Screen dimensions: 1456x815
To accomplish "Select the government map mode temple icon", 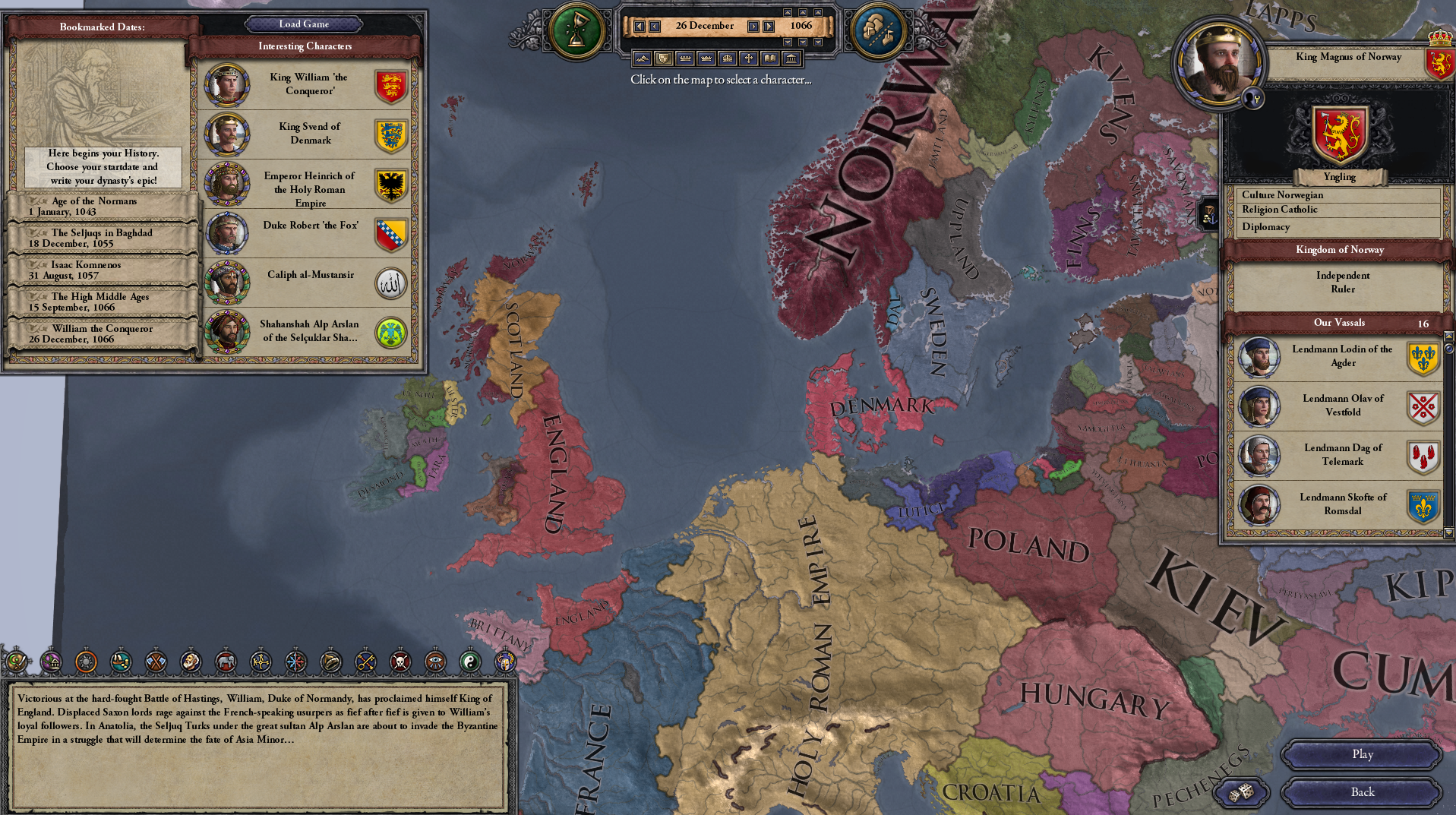I will coord(791,59).
